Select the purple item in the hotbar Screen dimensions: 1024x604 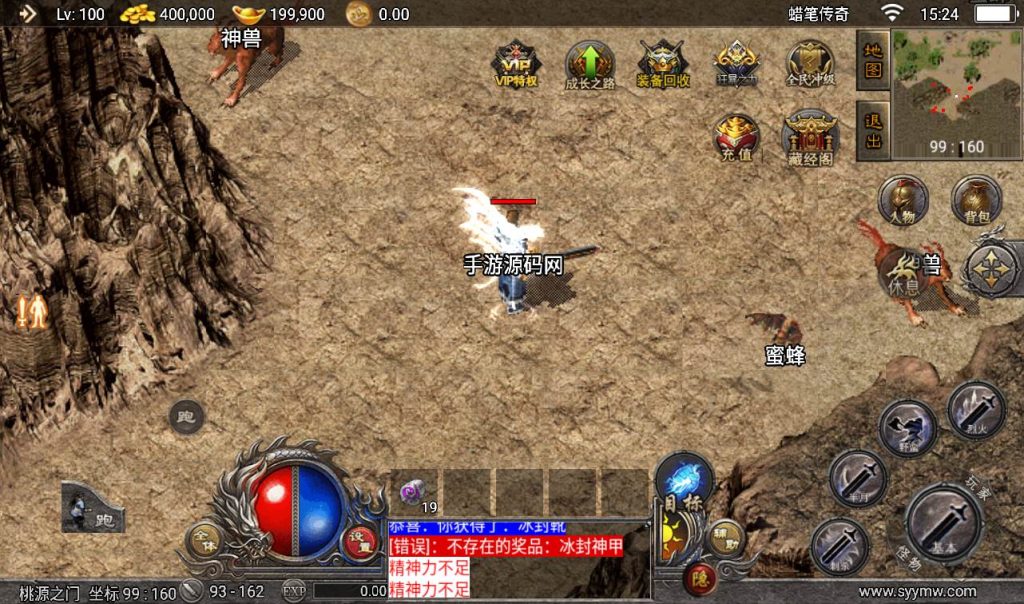(414, 492)
